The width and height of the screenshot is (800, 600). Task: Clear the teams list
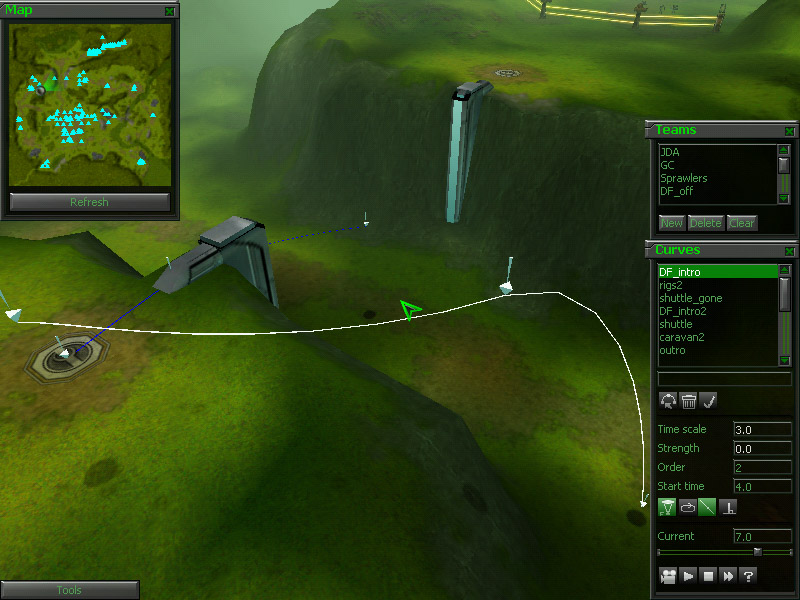741,223
